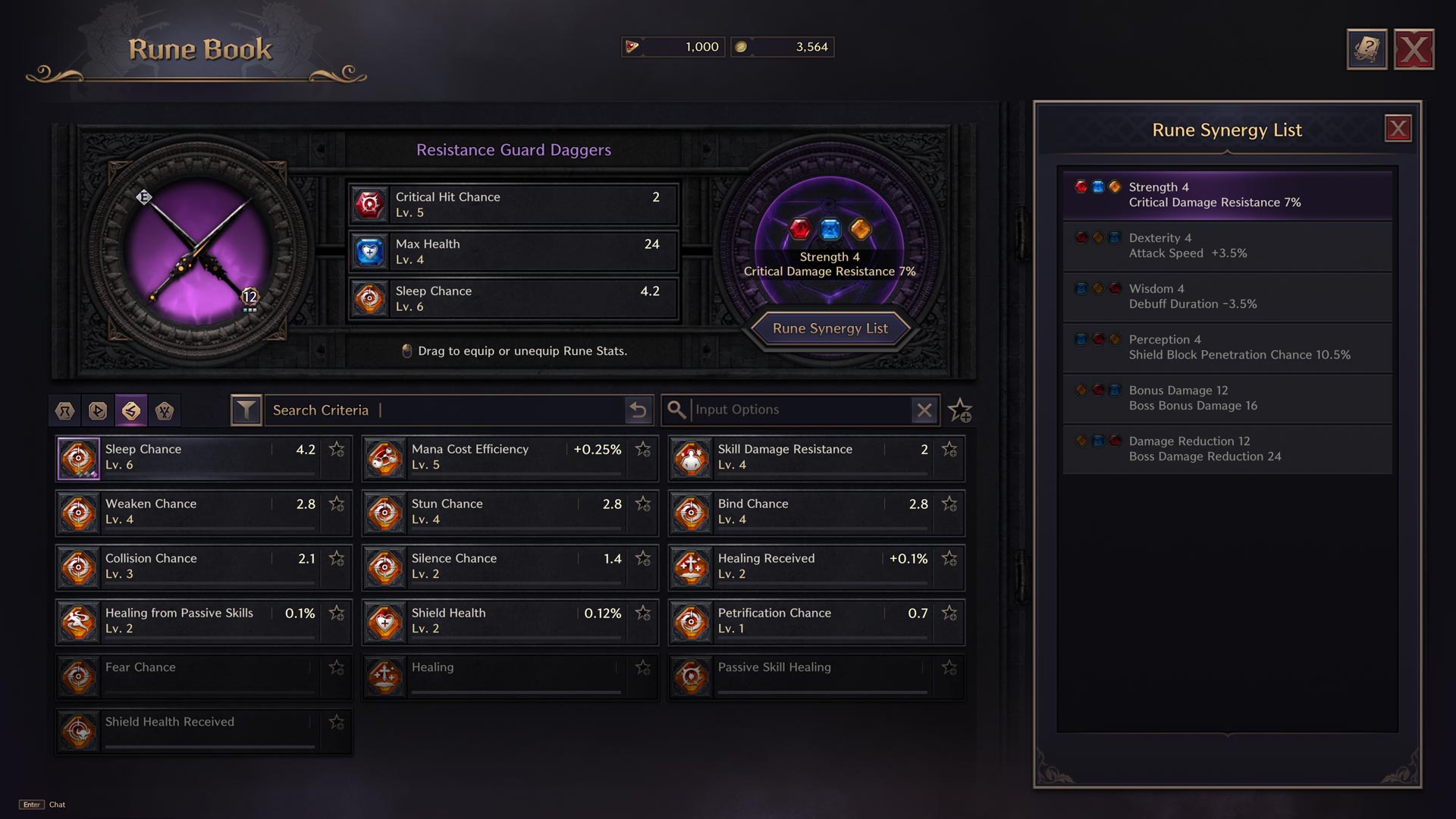Close the Rune Synergy List panel

[1398, 129]
